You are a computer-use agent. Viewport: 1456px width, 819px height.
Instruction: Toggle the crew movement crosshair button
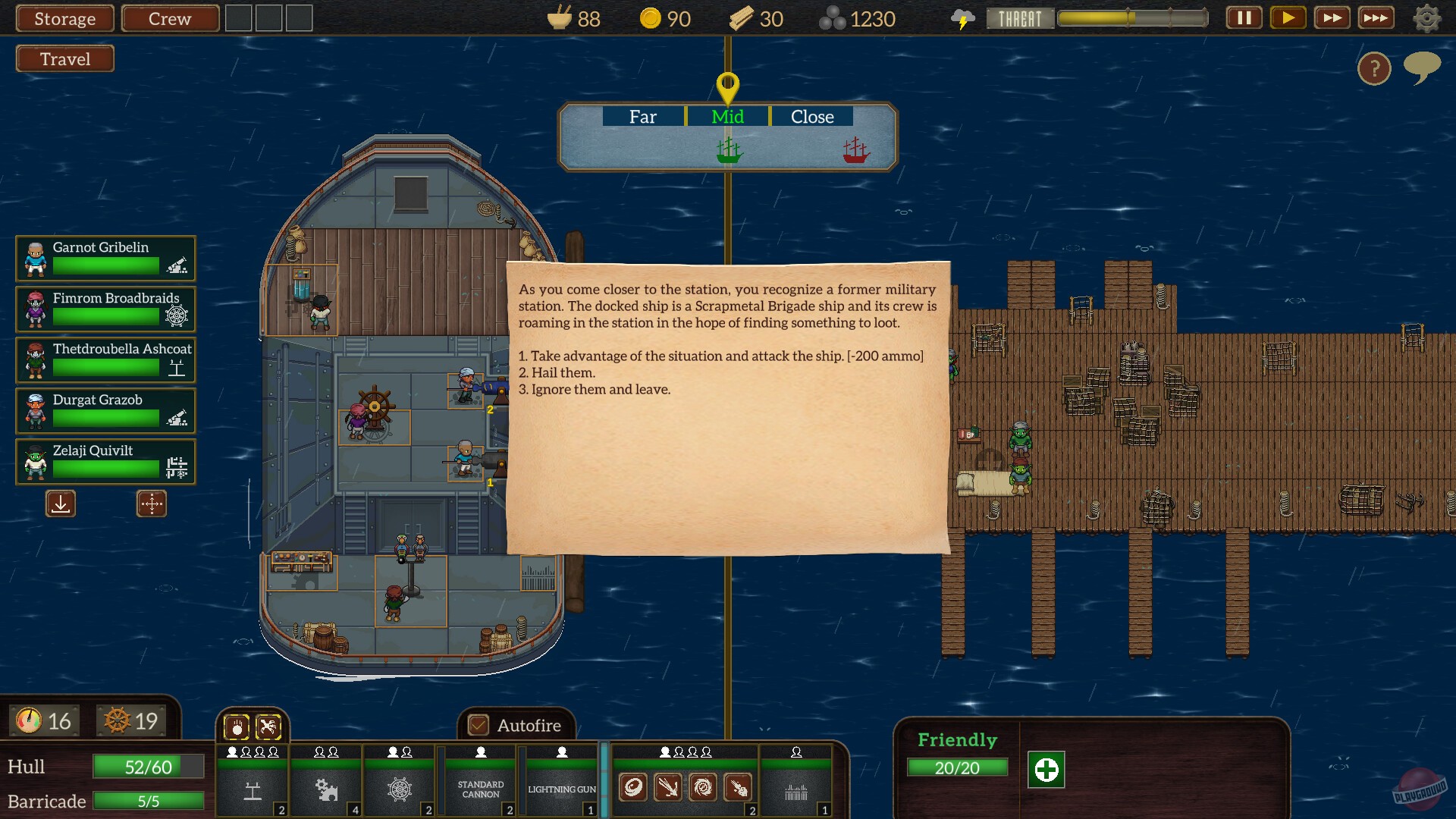tap(151, 504)
